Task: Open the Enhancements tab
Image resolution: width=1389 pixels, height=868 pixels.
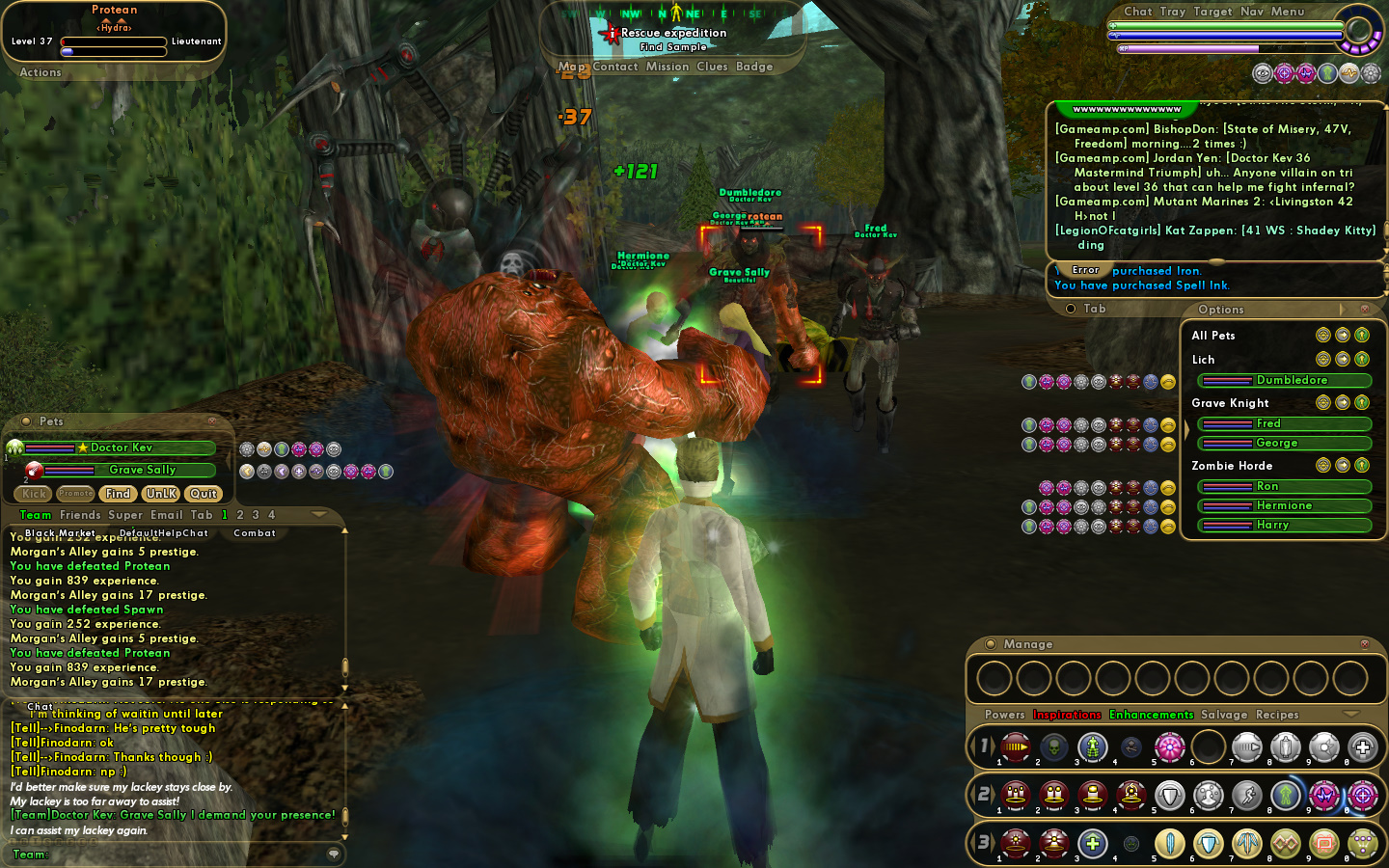Action: 1152,715
